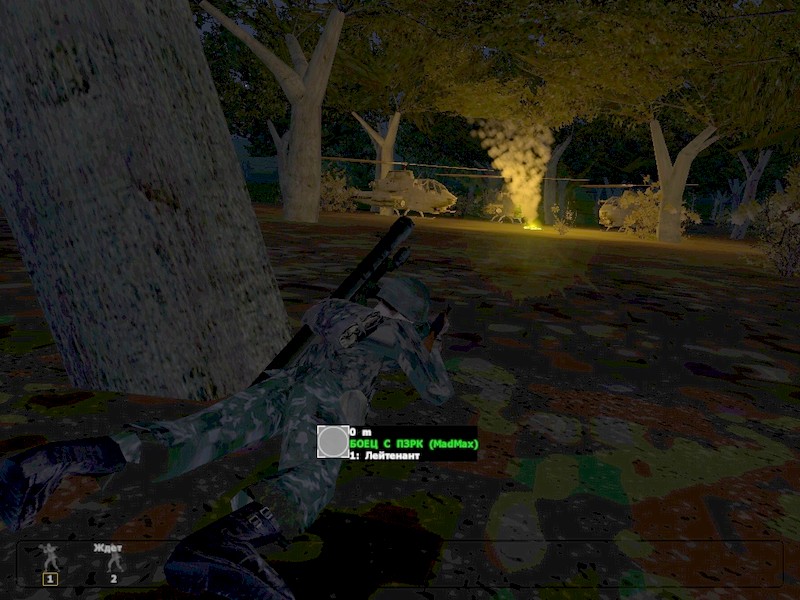This screenshot has width=800, height=600.
Task: Select squad unit 2 marked Ждет
Action: (x=114, y=561)
